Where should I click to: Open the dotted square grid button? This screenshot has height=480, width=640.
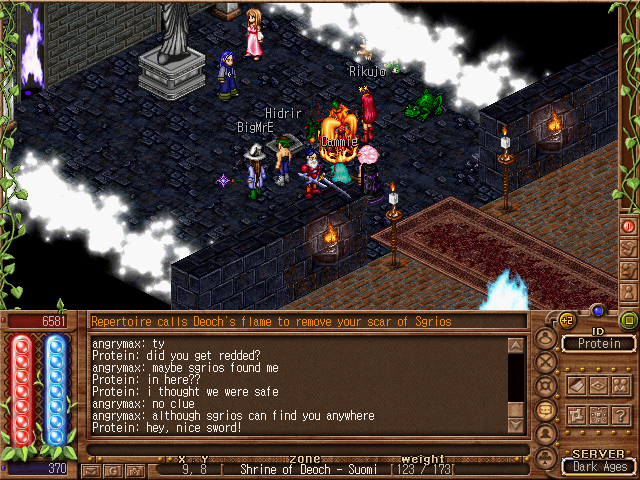coord(599,415)
